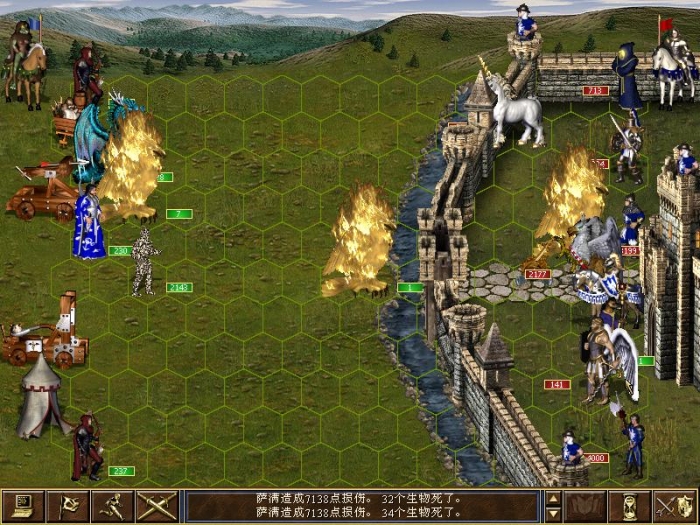
Task: Show earlier combat log messages with up arrow
Action: (553, 498)
